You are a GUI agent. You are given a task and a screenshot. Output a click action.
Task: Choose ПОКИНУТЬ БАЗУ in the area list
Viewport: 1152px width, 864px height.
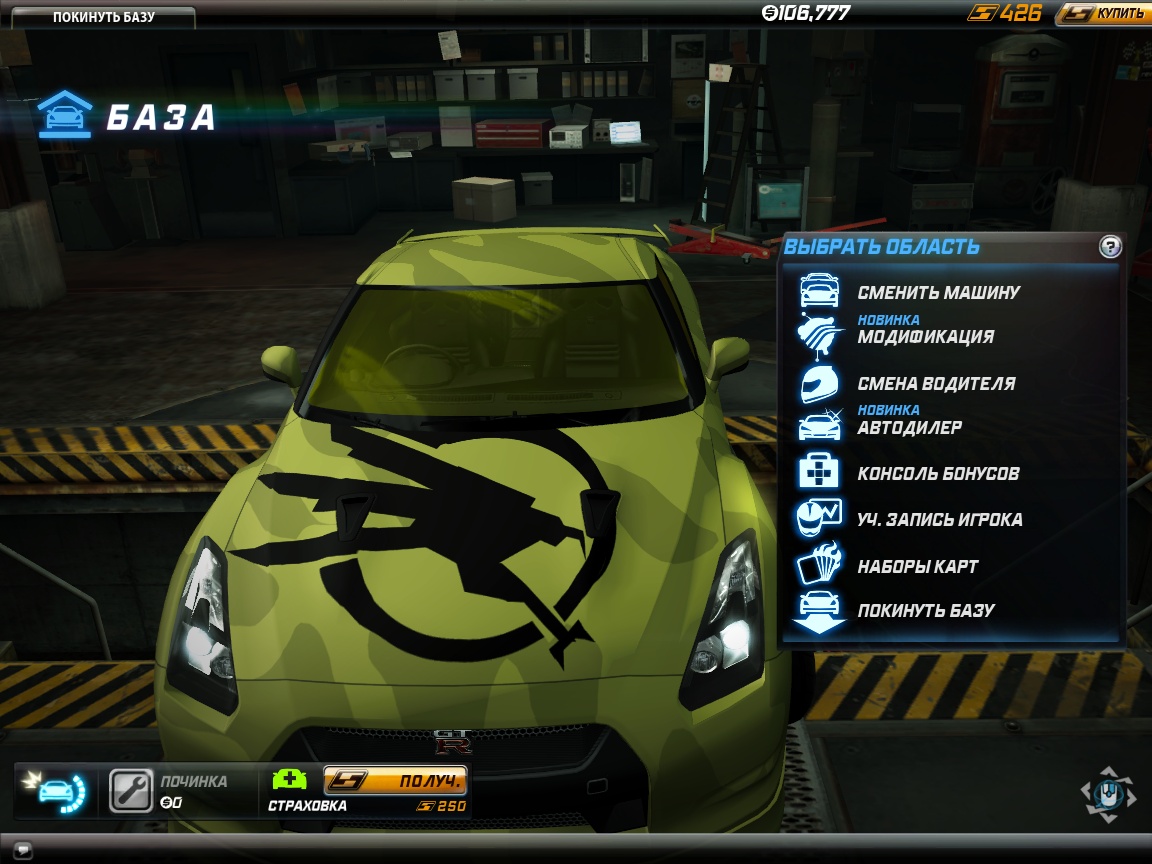tap(925, 610)
